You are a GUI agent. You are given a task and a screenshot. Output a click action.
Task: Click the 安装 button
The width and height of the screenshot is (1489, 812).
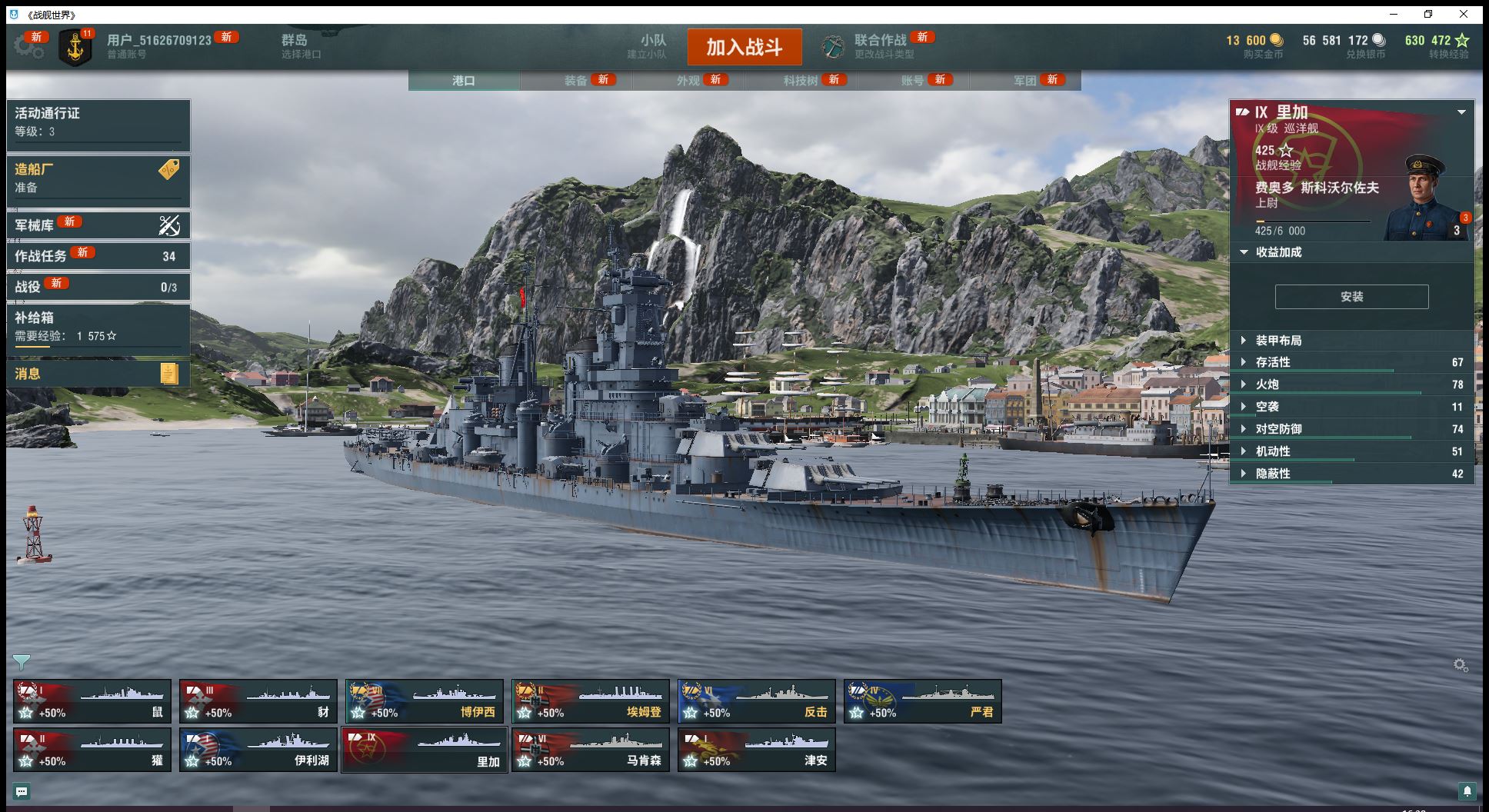pos(1351,297)
